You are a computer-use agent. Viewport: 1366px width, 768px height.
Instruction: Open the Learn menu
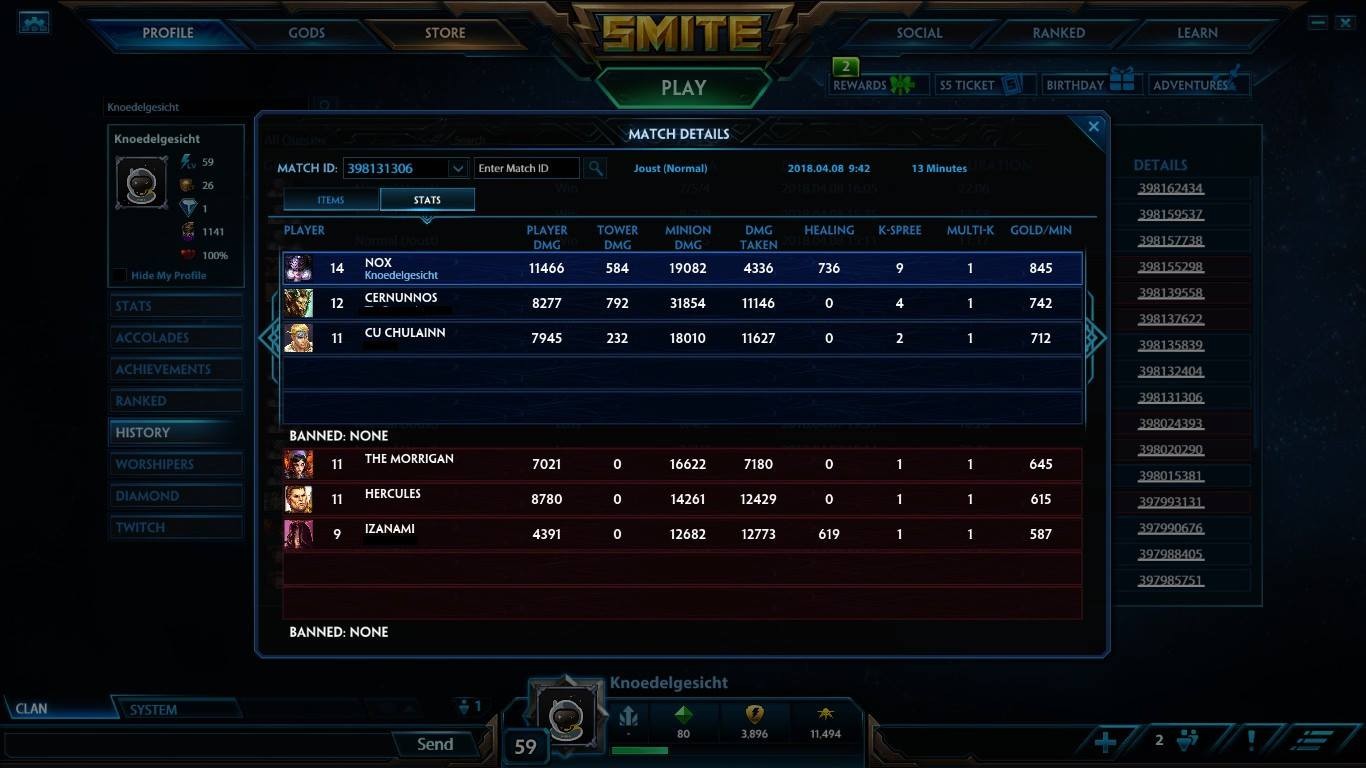tap(1197, 33)
